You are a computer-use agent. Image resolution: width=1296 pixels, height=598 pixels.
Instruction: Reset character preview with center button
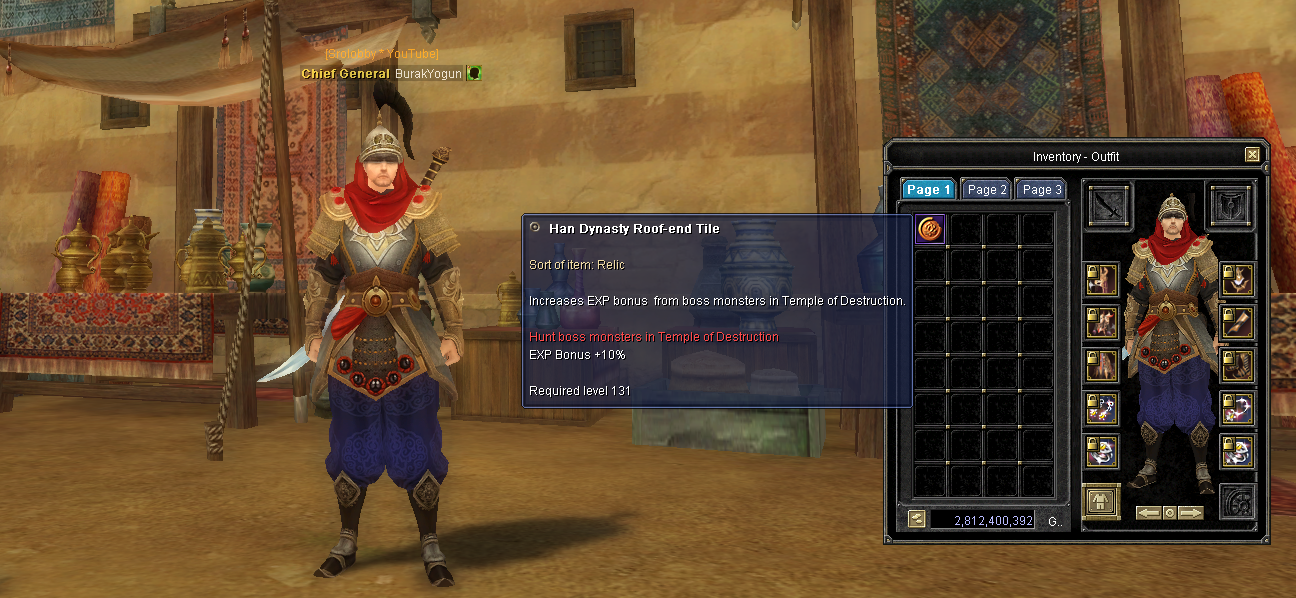click(1169, 513)
